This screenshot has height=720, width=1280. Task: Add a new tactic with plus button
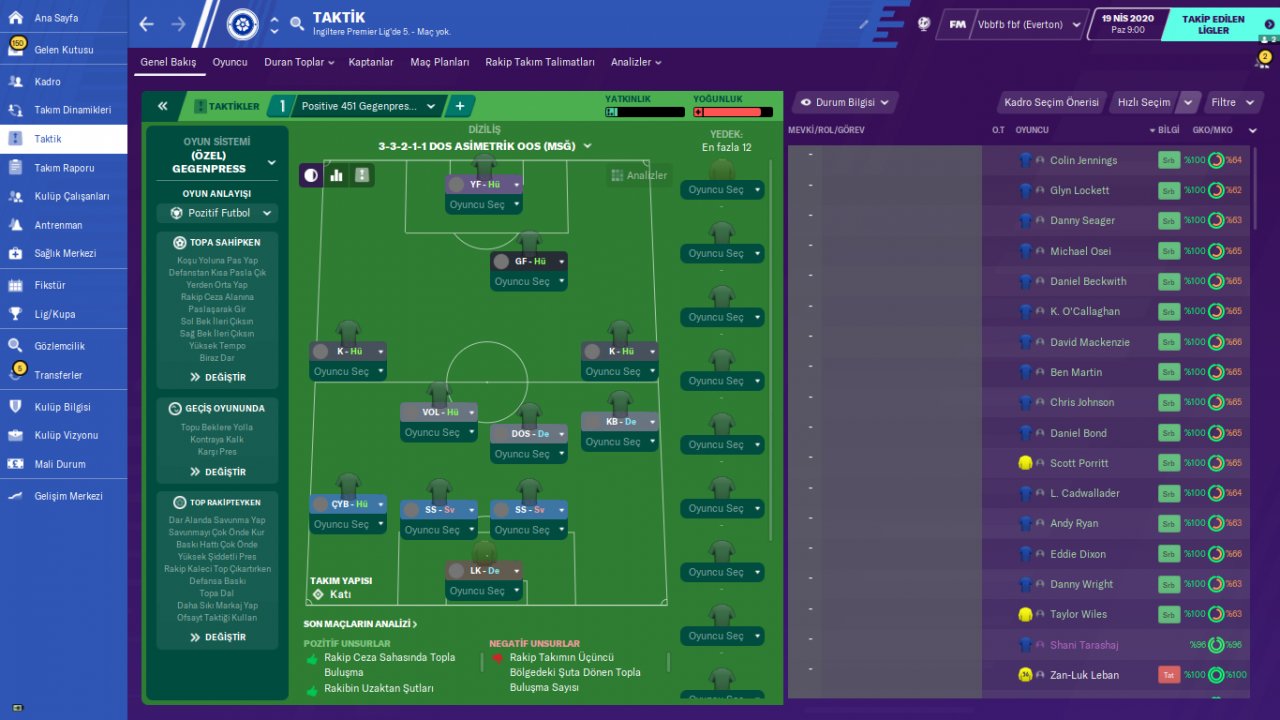pos(460,106)
